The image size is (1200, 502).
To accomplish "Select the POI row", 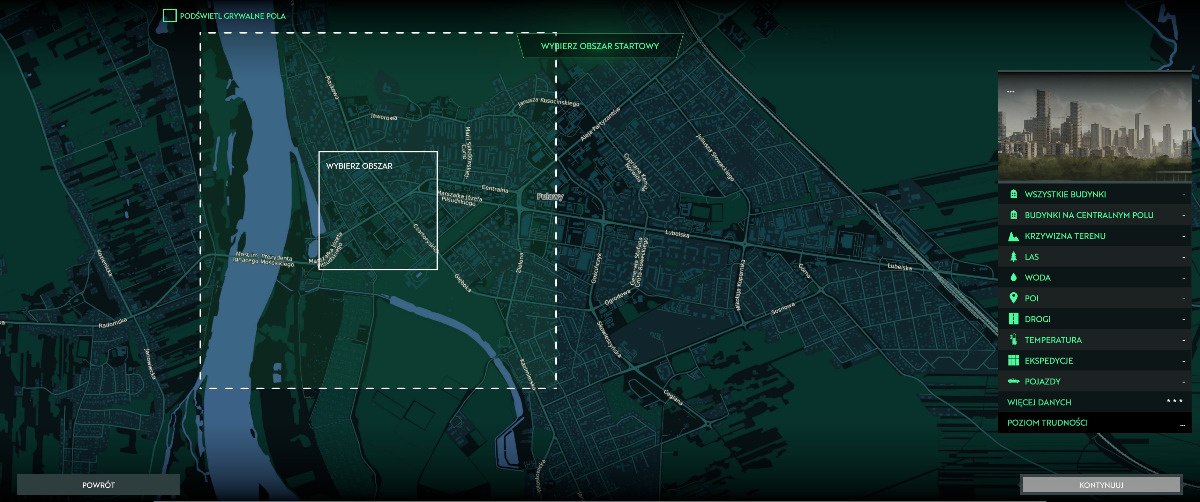I will 1095,298.
